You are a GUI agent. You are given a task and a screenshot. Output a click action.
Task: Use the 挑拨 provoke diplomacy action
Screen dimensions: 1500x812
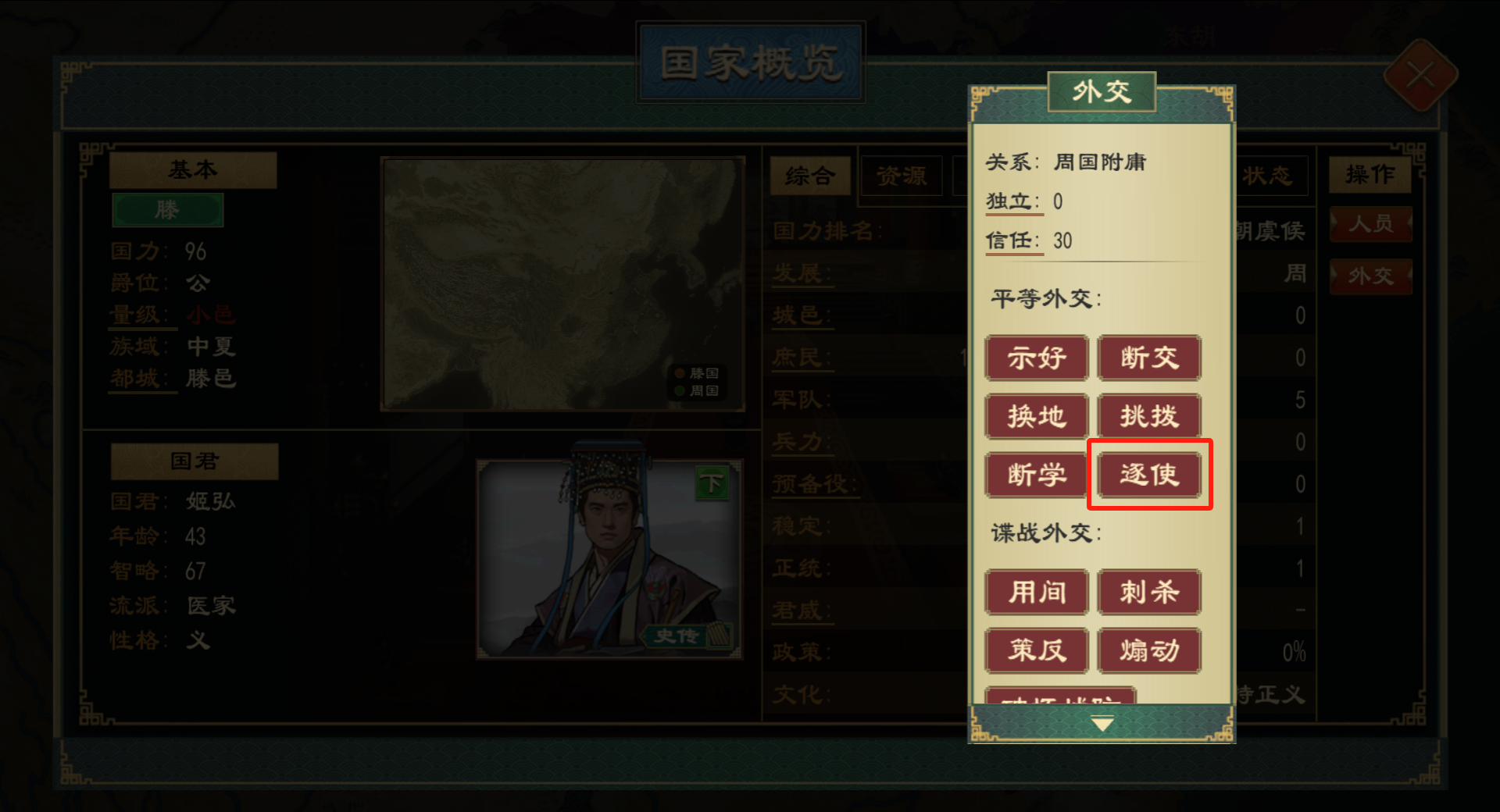click(1149, 416)
